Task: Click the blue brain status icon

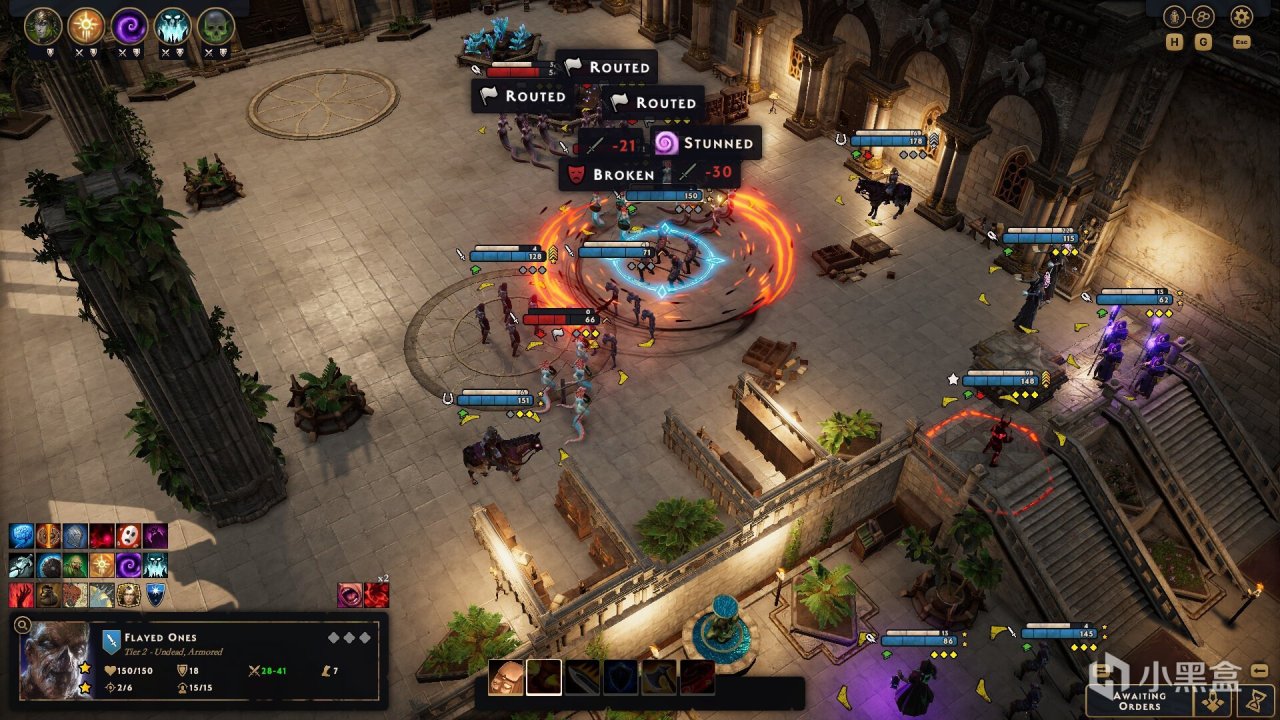Action: click(x=21, y=536)
